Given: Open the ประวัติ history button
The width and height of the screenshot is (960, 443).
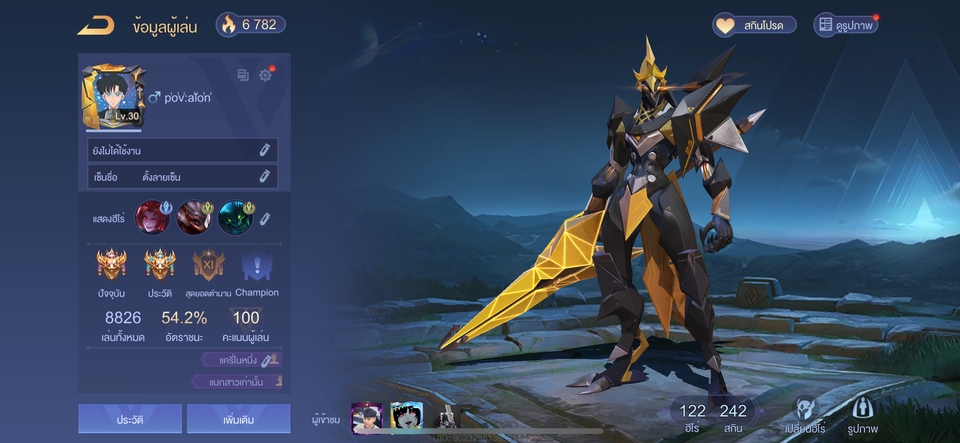Looking at the screenshot, I should coord(130,419).
